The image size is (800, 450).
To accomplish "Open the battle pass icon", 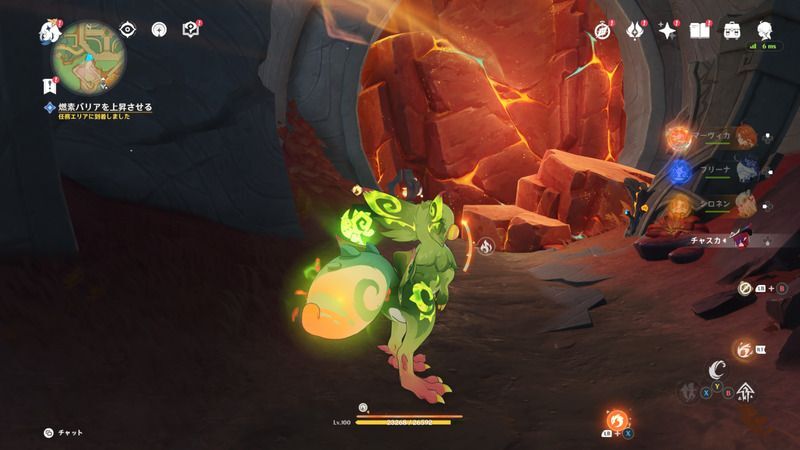I will 634,30.
